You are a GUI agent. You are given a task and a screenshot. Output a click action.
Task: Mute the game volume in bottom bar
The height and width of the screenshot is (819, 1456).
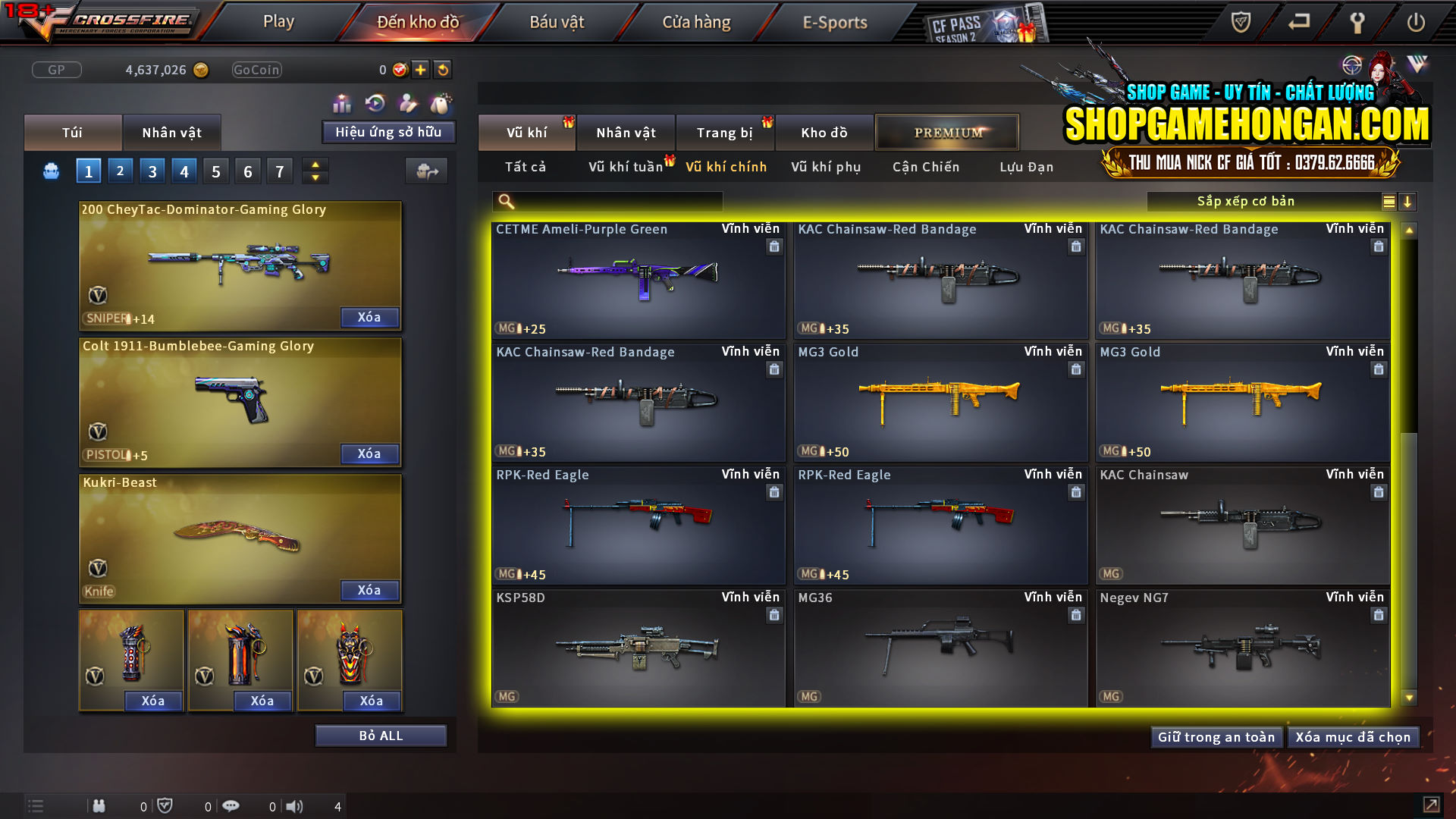(295, 806)
